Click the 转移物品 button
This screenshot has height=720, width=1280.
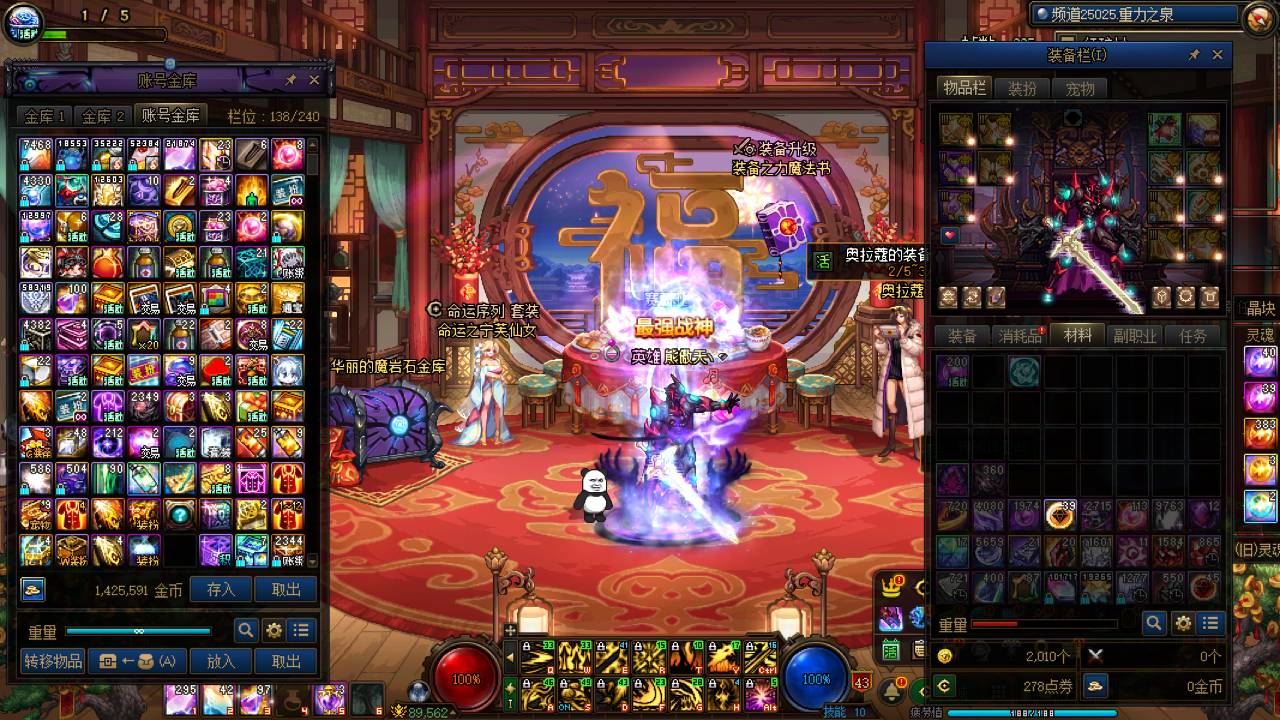tap(53, 661)
